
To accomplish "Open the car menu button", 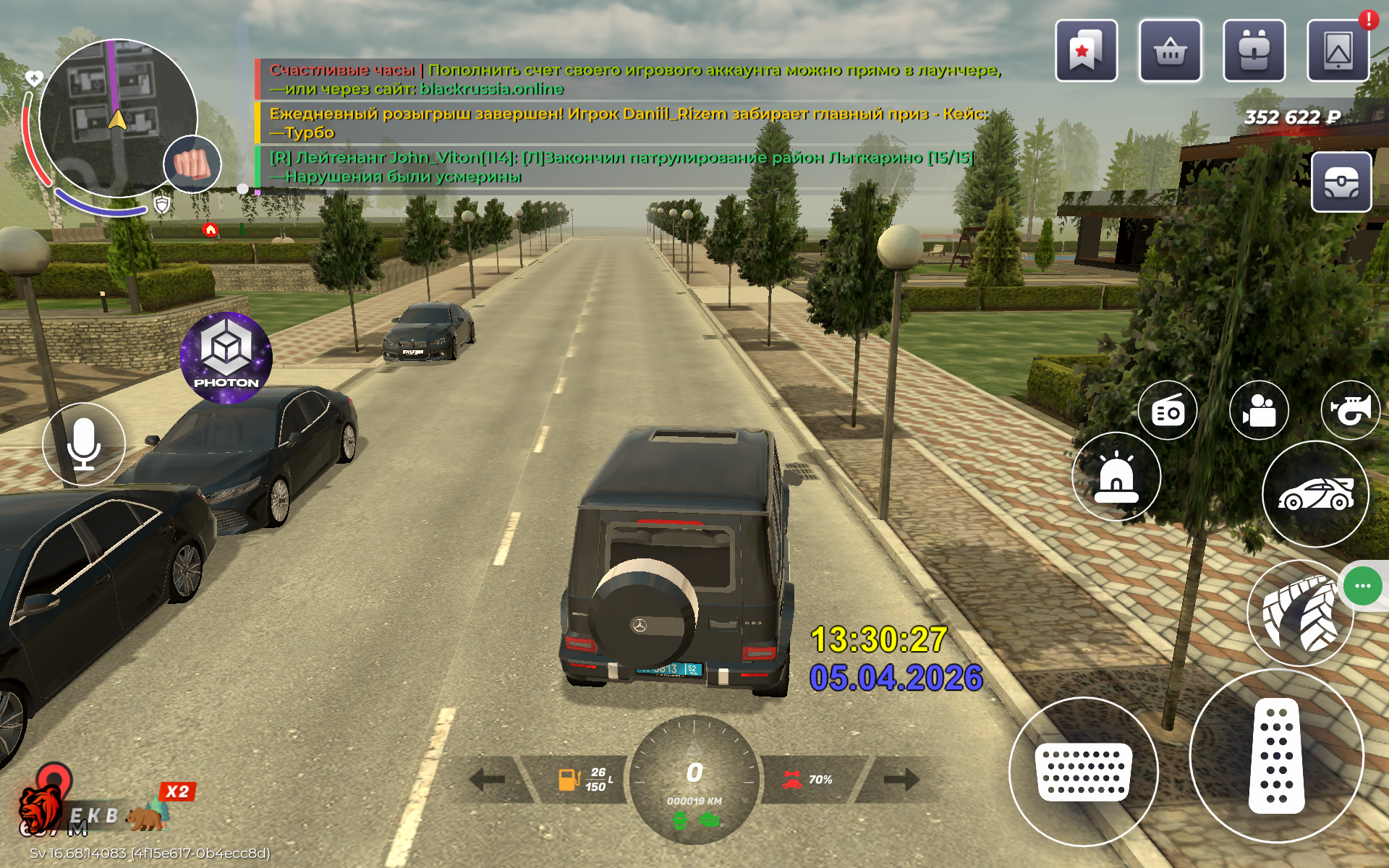I will [1315, 494].
